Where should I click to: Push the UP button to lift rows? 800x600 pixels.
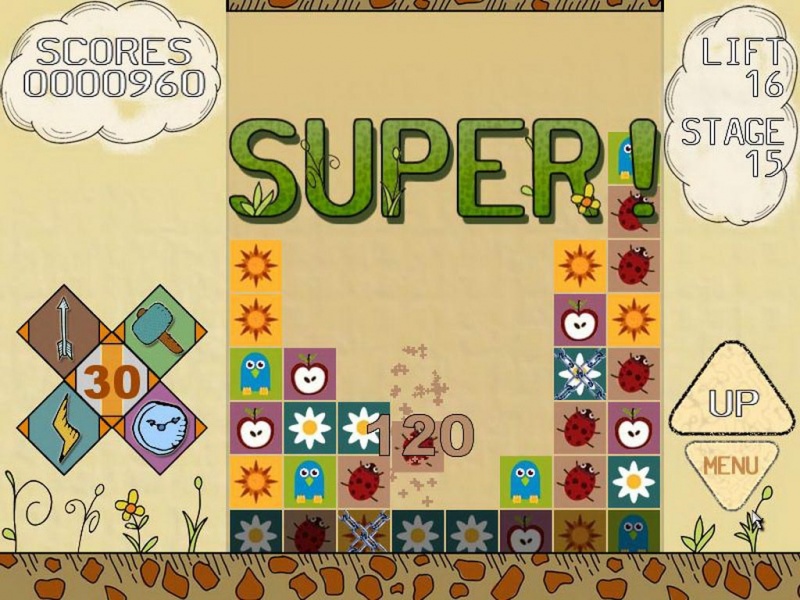click(731, 399)
